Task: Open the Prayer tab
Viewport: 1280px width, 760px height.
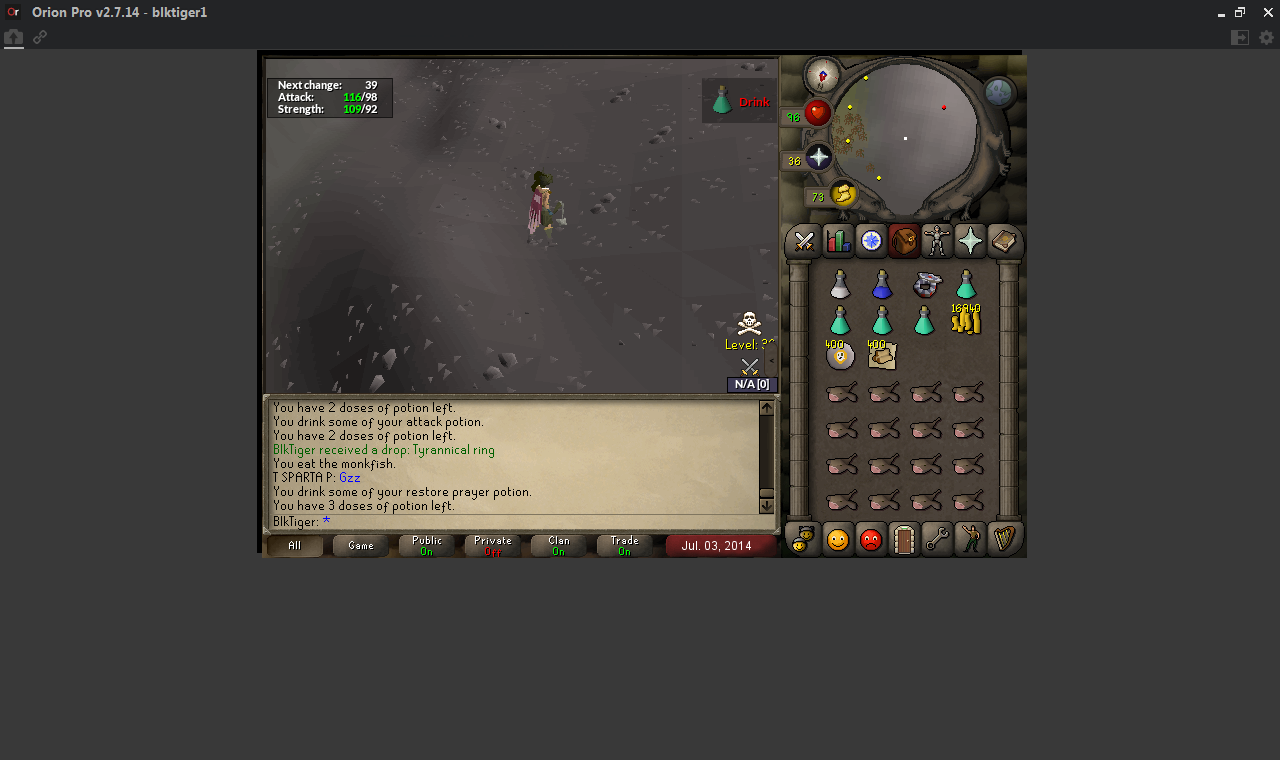Action: coord(969,241)
